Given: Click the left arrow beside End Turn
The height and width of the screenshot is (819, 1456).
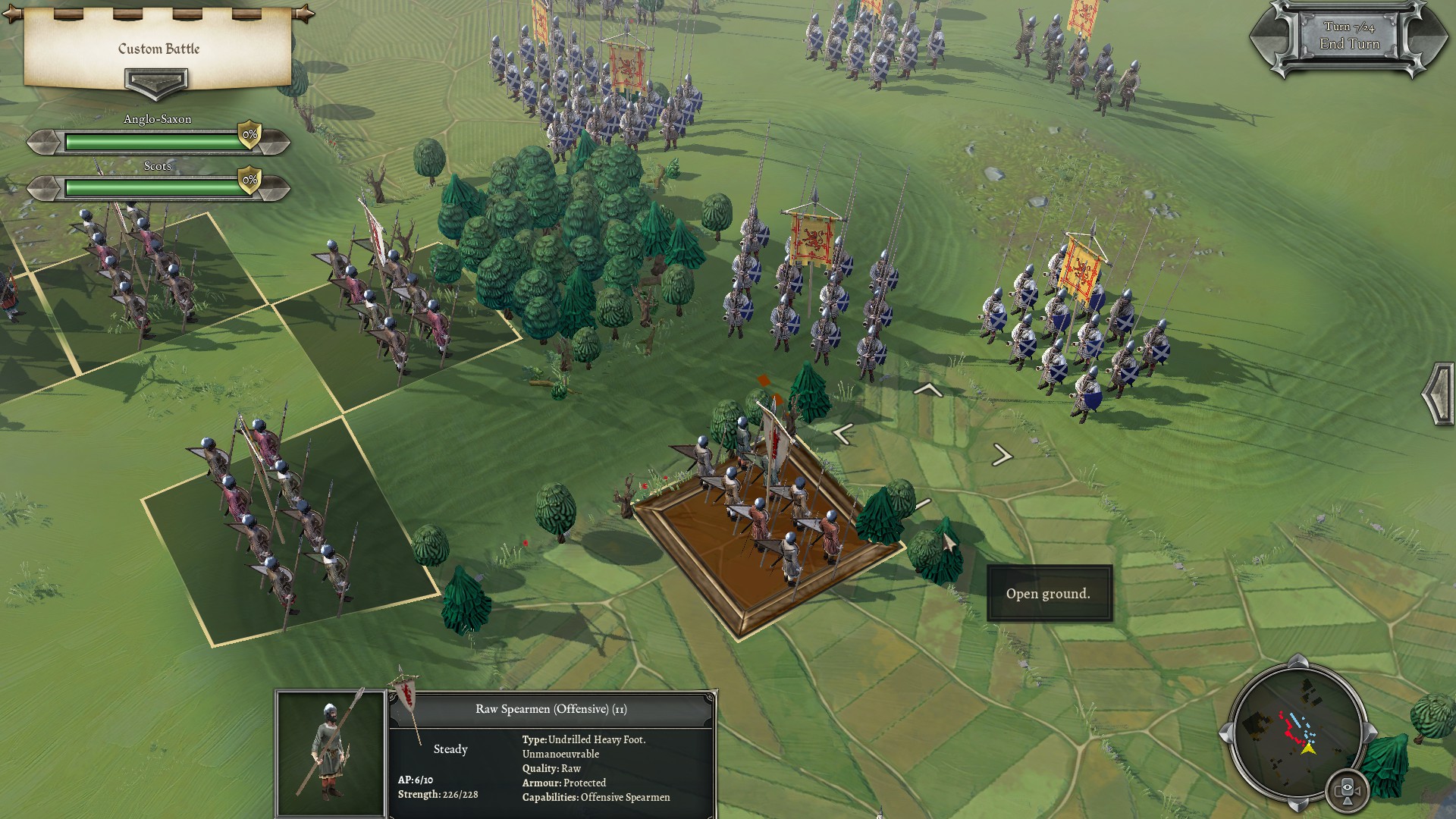Looking at the screenshot, I should click(1266, 38).
